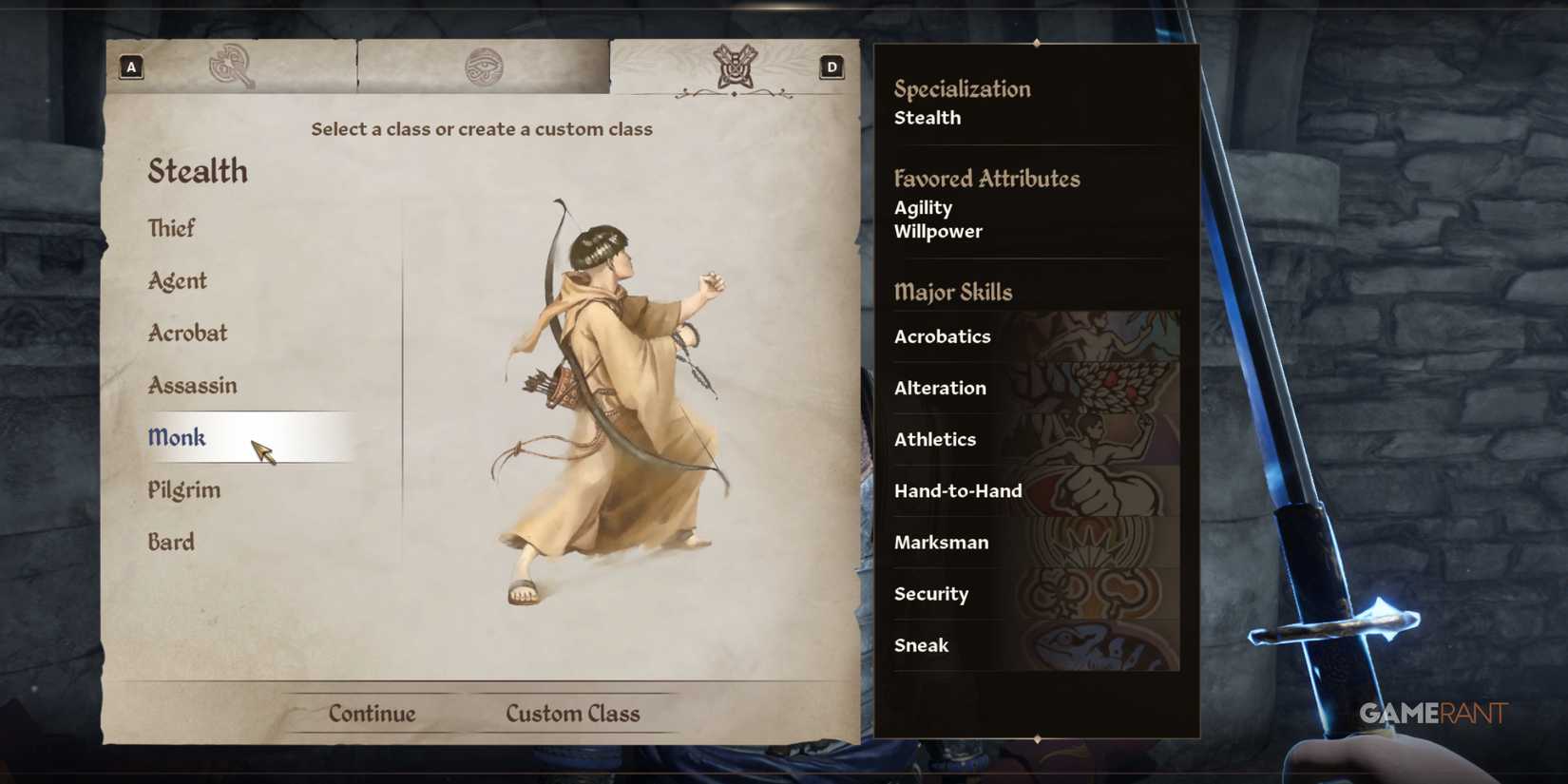The width and height of the screenshot is (1568, 784).
Task: Choose the Acrobat class
Action: point(187,333)
